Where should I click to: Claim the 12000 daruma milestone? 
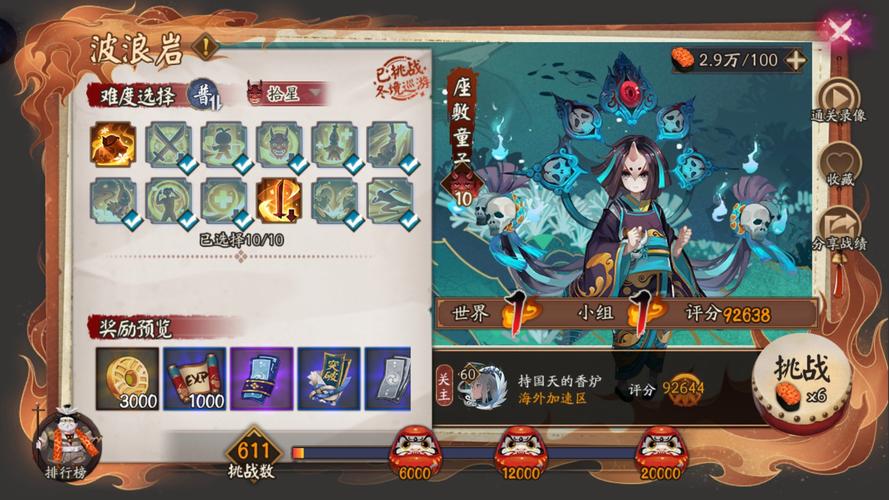(x=519, y=448)
